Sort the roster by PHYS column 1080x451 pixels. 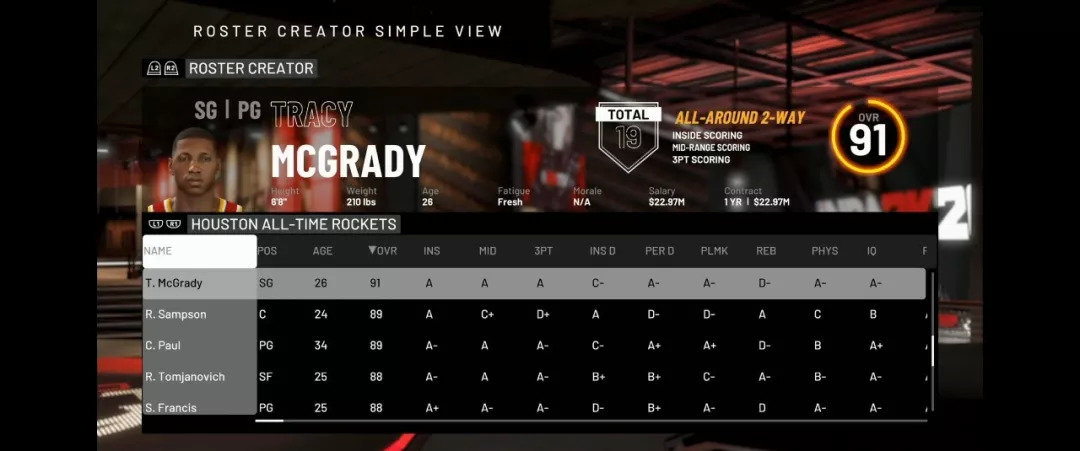coord(825,251)
